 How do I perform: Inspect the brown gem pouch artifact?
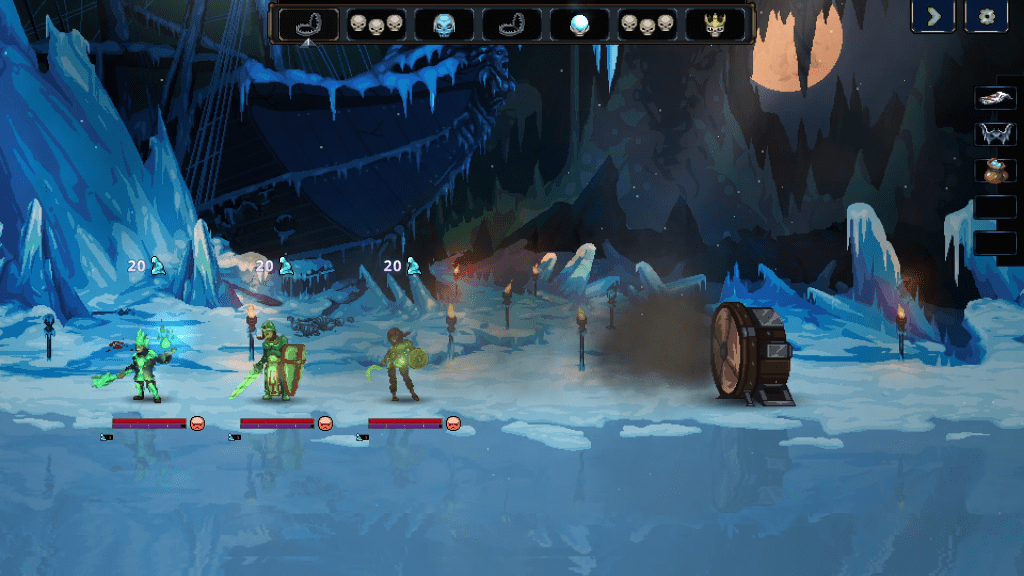pos(995,171)
